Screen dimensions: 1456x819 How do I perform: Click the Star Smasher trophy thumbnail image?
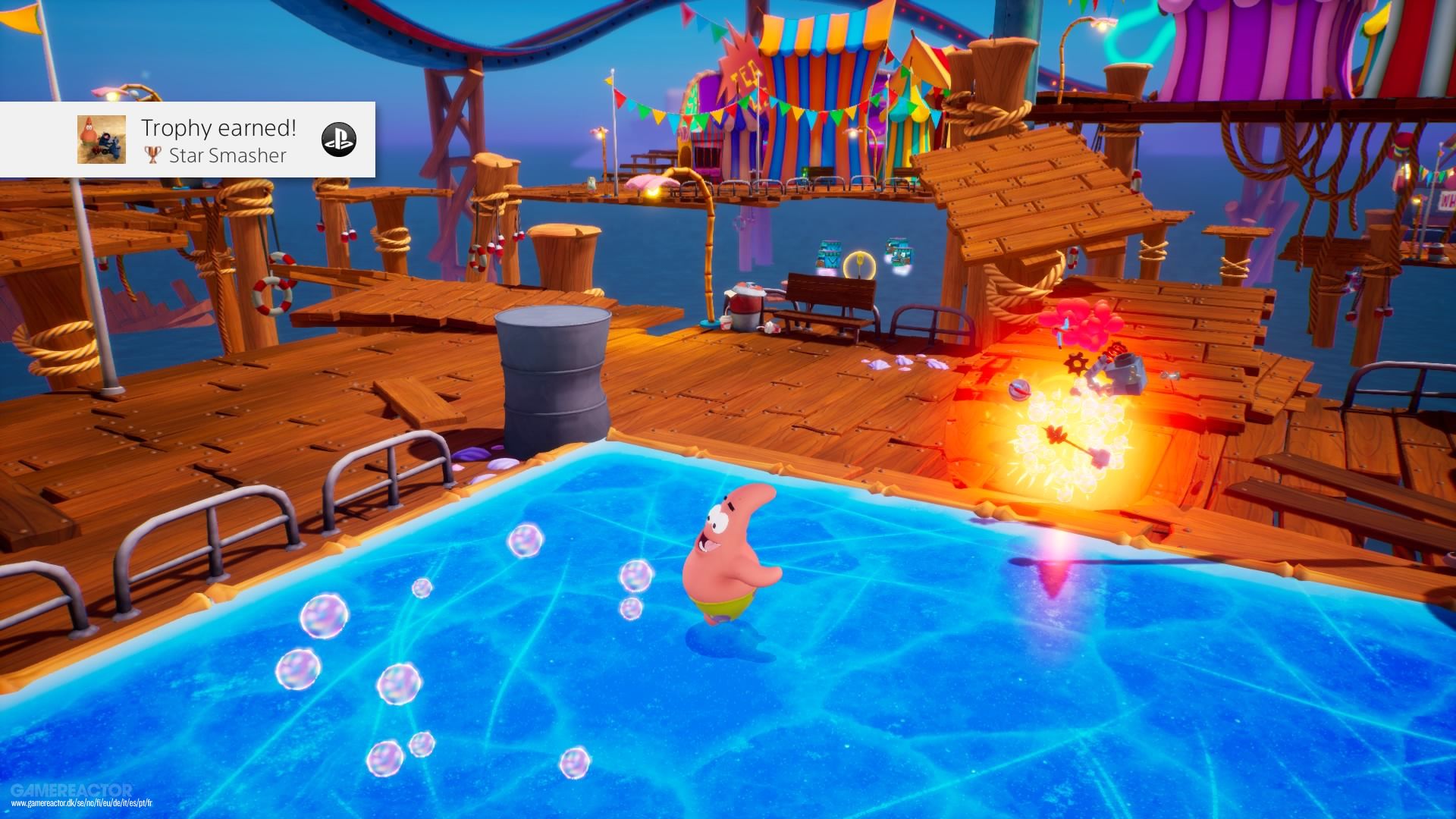click(102, 140)
